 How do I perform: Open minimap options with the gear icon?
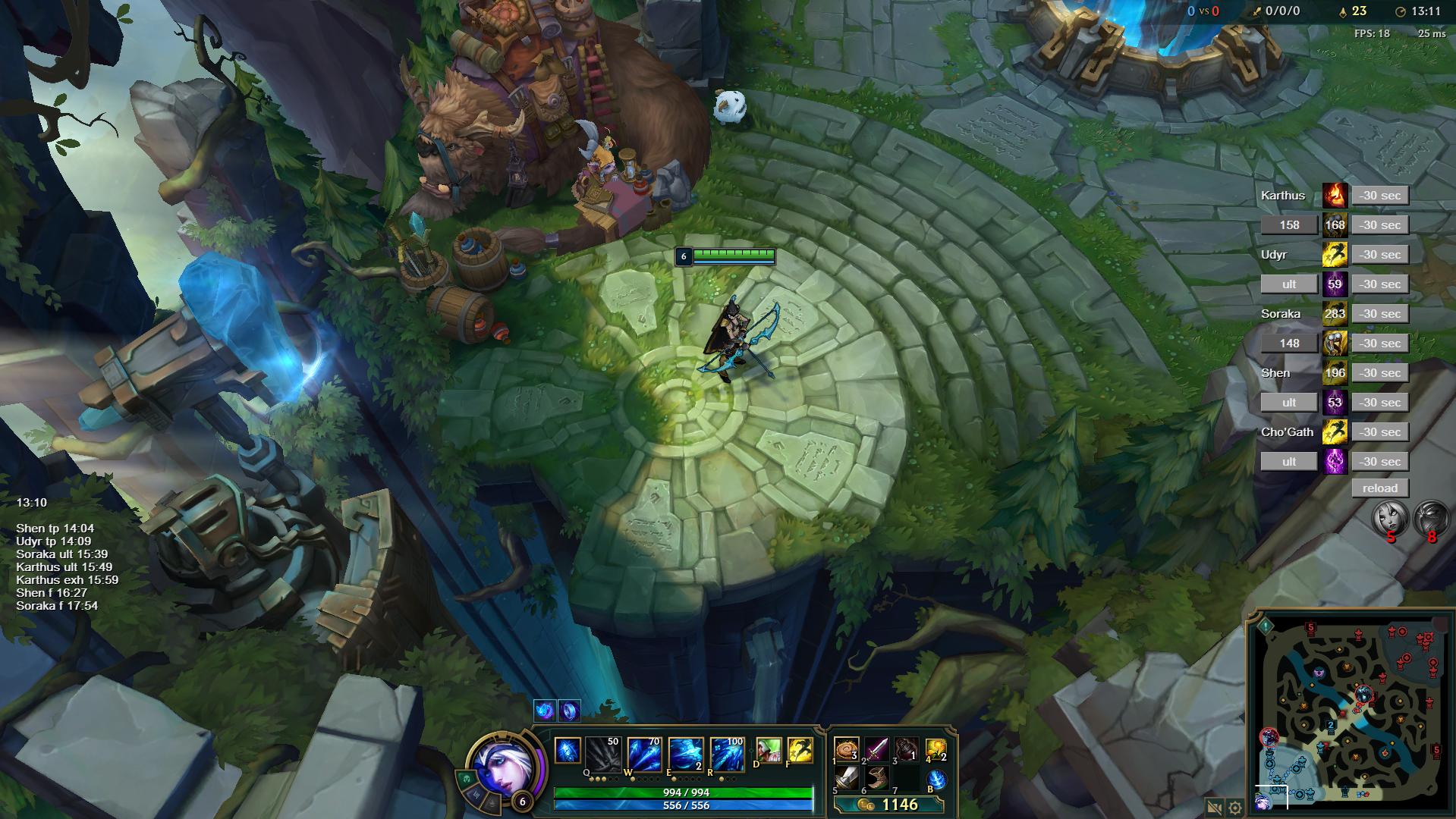pos(1234,808)
